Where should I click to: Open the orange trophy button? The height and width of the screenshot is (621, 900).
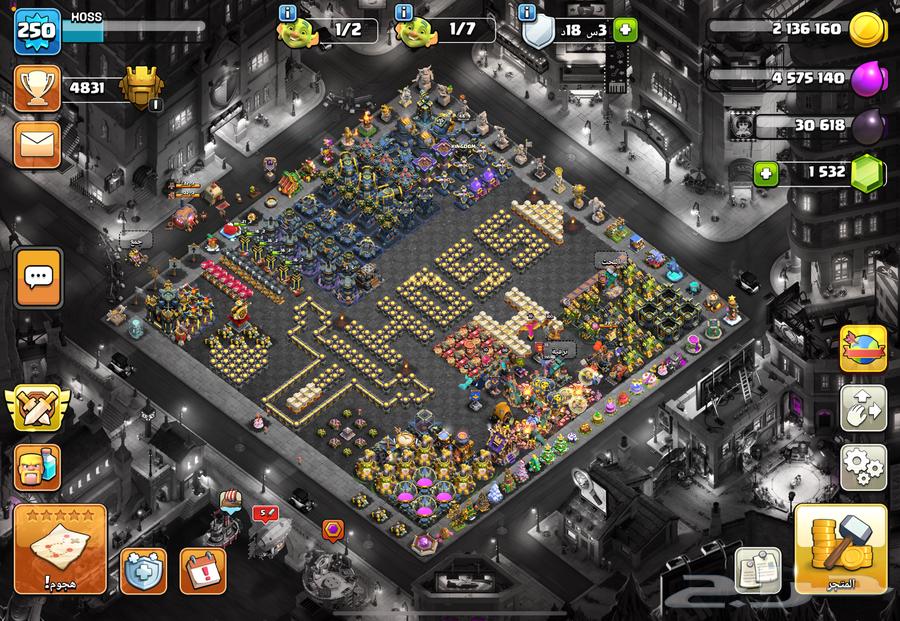[36, 88]
